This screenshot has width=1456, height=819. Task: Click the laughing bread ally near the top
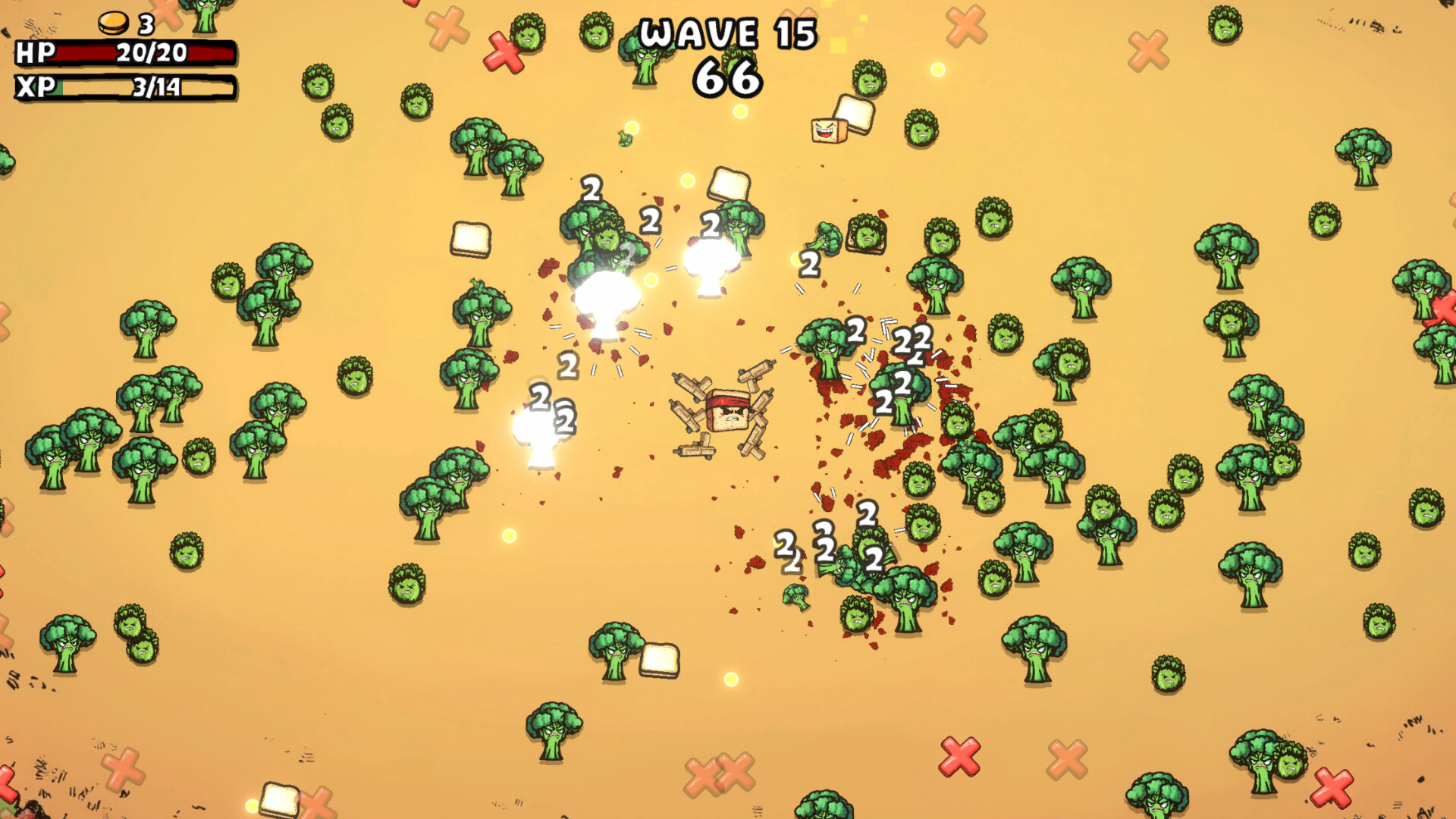[x=828, y=130]
